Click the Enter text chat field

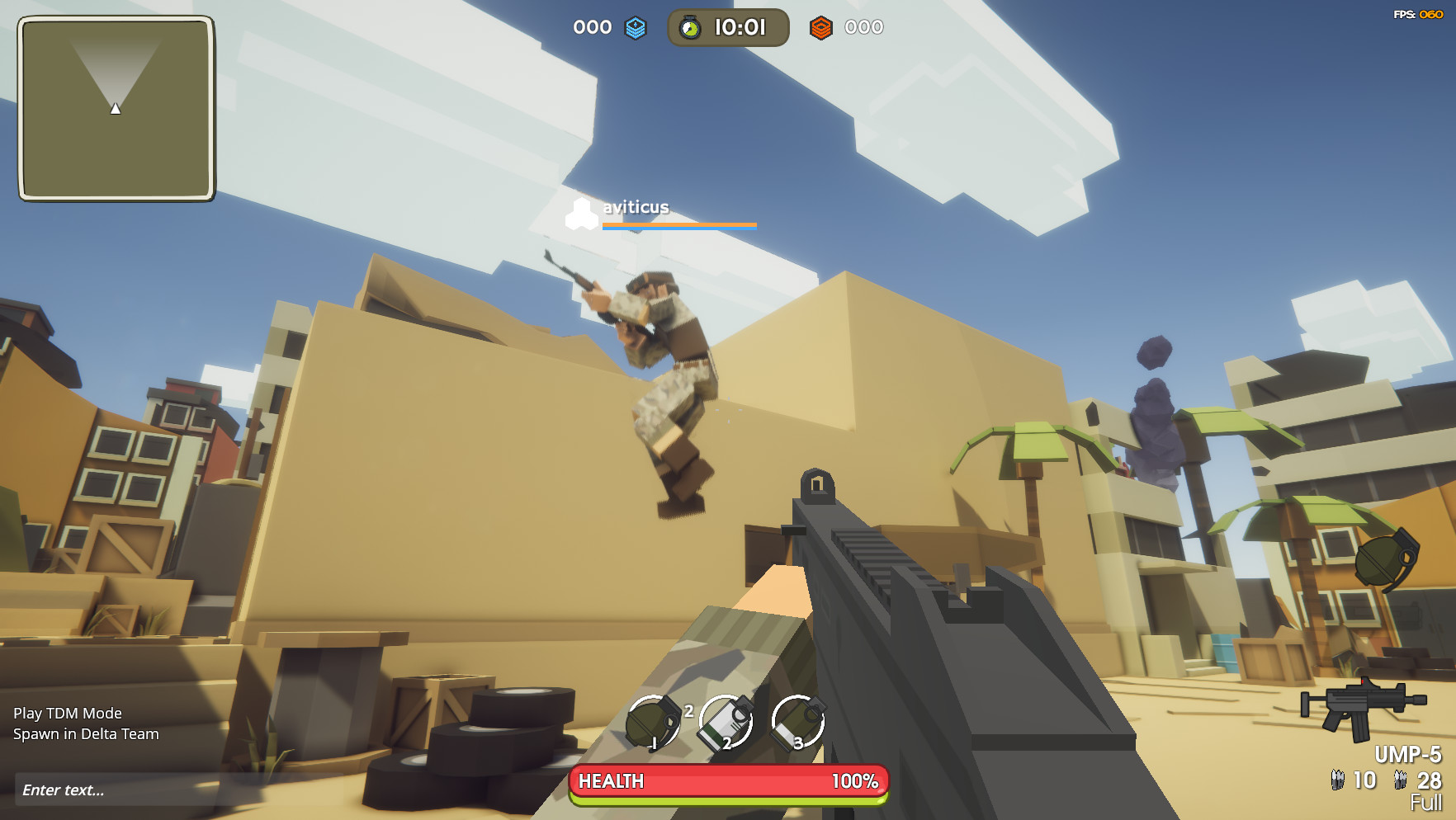[x=62, y=789]
